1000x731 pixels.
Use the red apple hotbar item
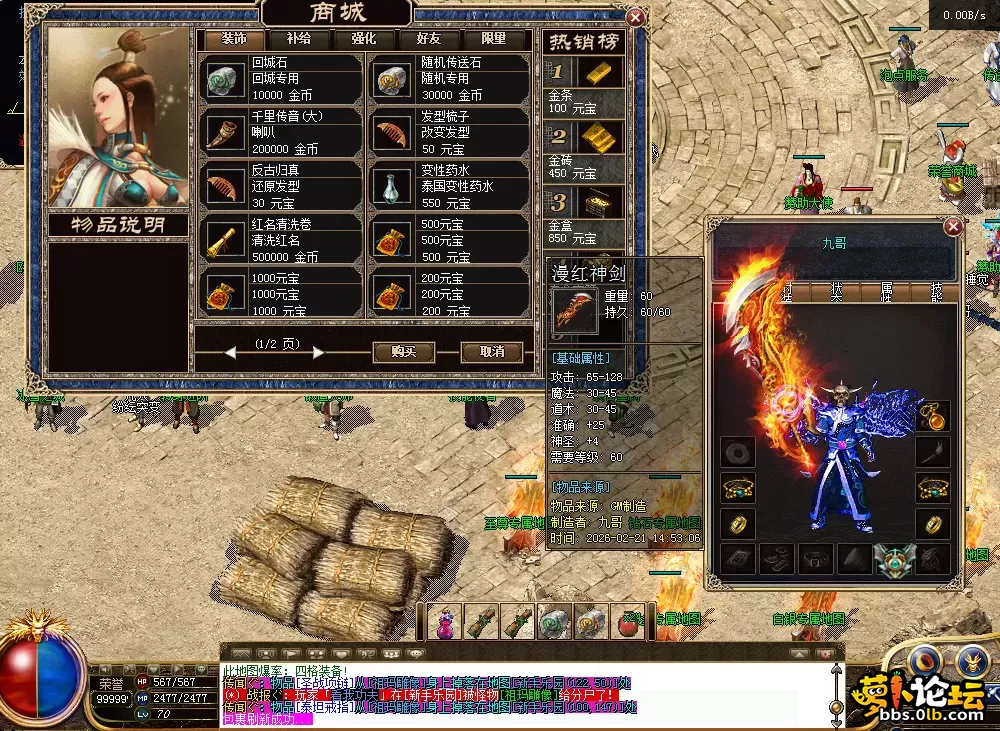[628, 624]
